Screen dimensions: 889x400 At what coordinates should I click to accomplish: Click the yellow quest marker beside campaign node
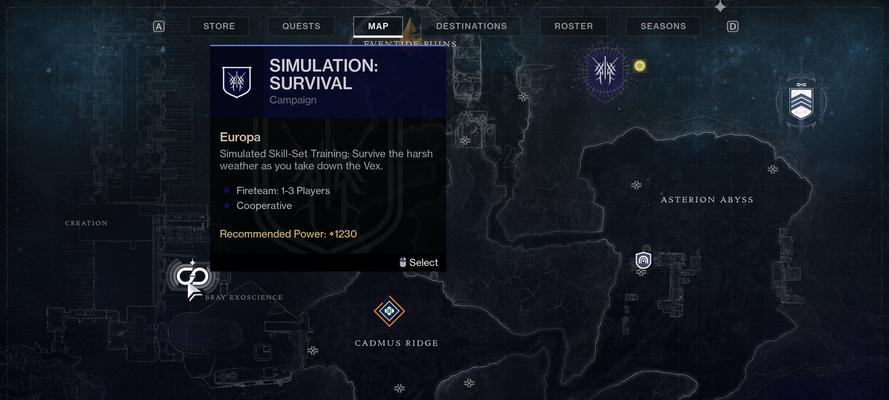point(640,66)
